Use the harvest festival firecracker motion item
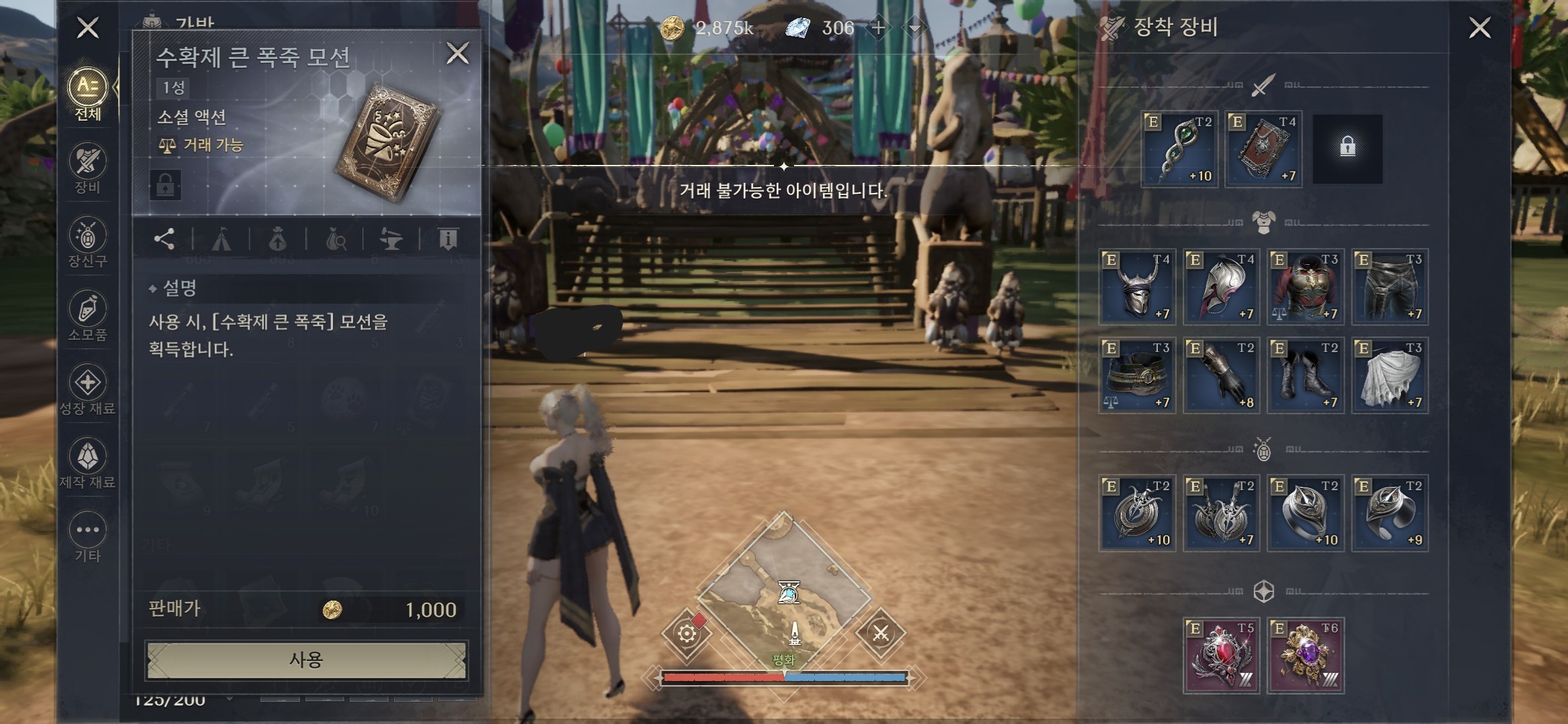 [306, 660]
